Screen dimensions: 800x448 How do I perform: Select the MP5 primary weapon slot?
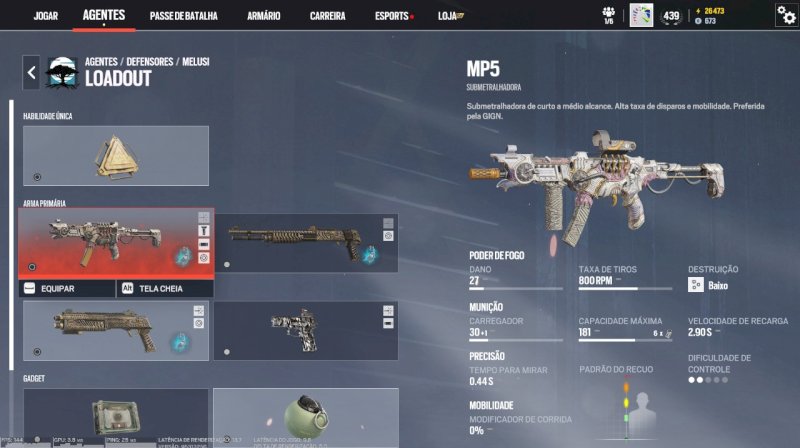pos(115,242)
